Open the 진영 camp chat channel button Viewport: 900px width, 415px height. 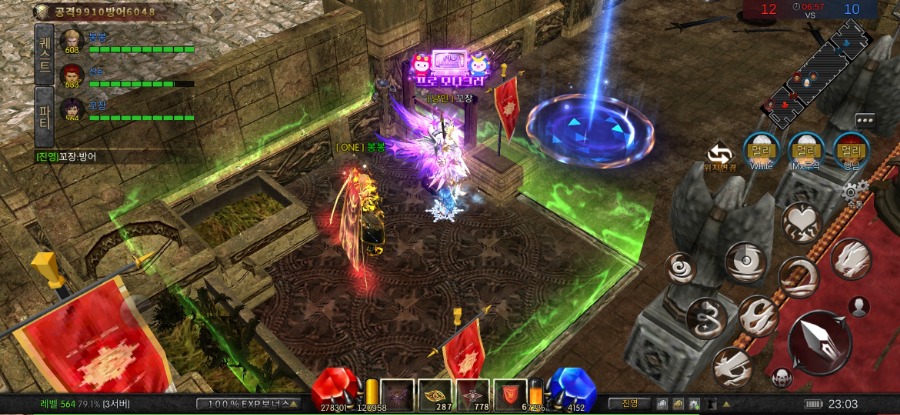point(630,403)
